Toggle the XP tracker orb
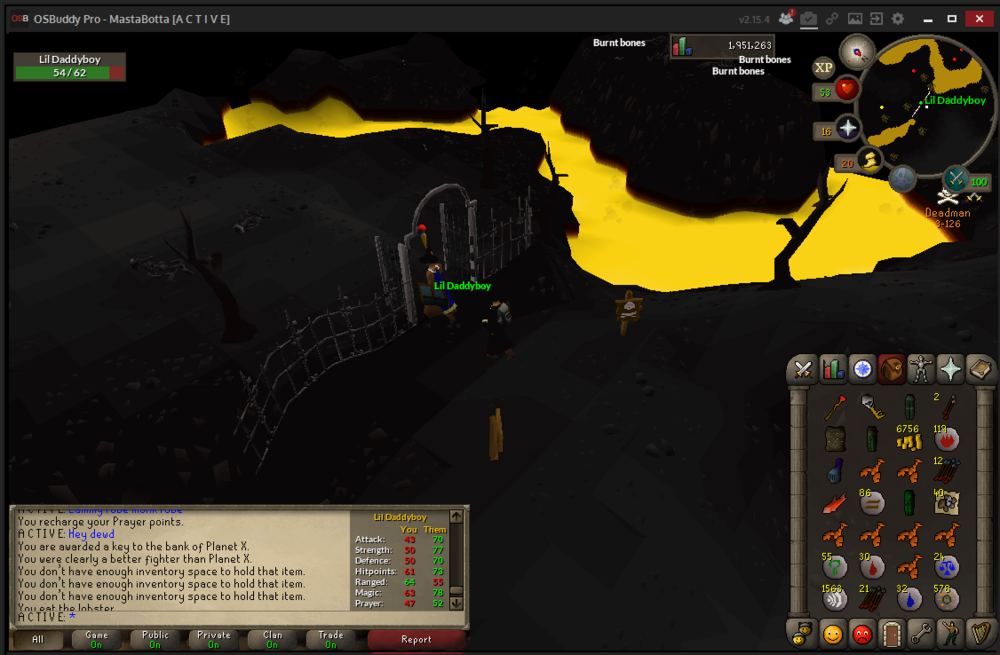This screenshot has height=655, width=1000. coord(823,67)
